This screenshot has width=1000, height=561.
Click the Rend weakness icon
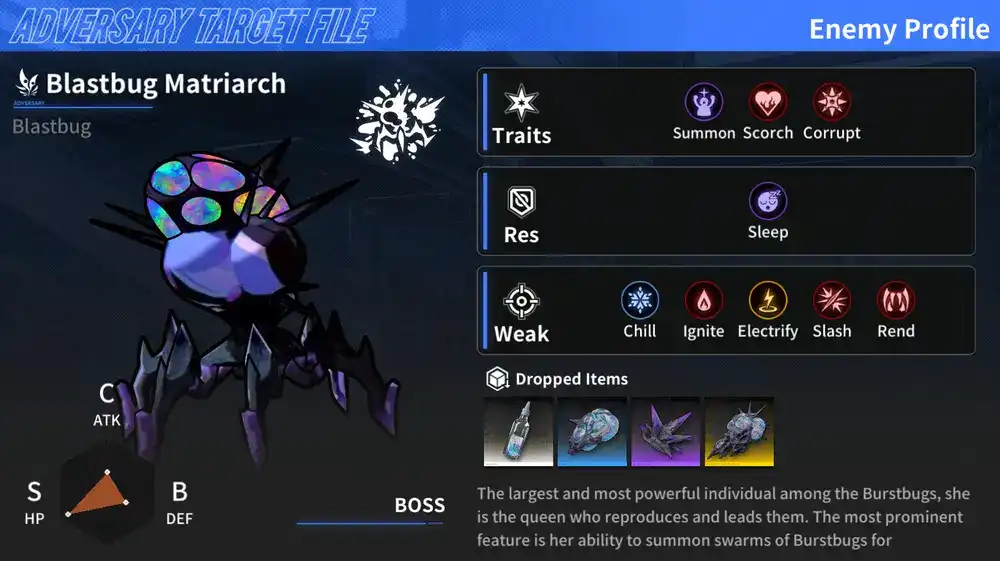896,300
